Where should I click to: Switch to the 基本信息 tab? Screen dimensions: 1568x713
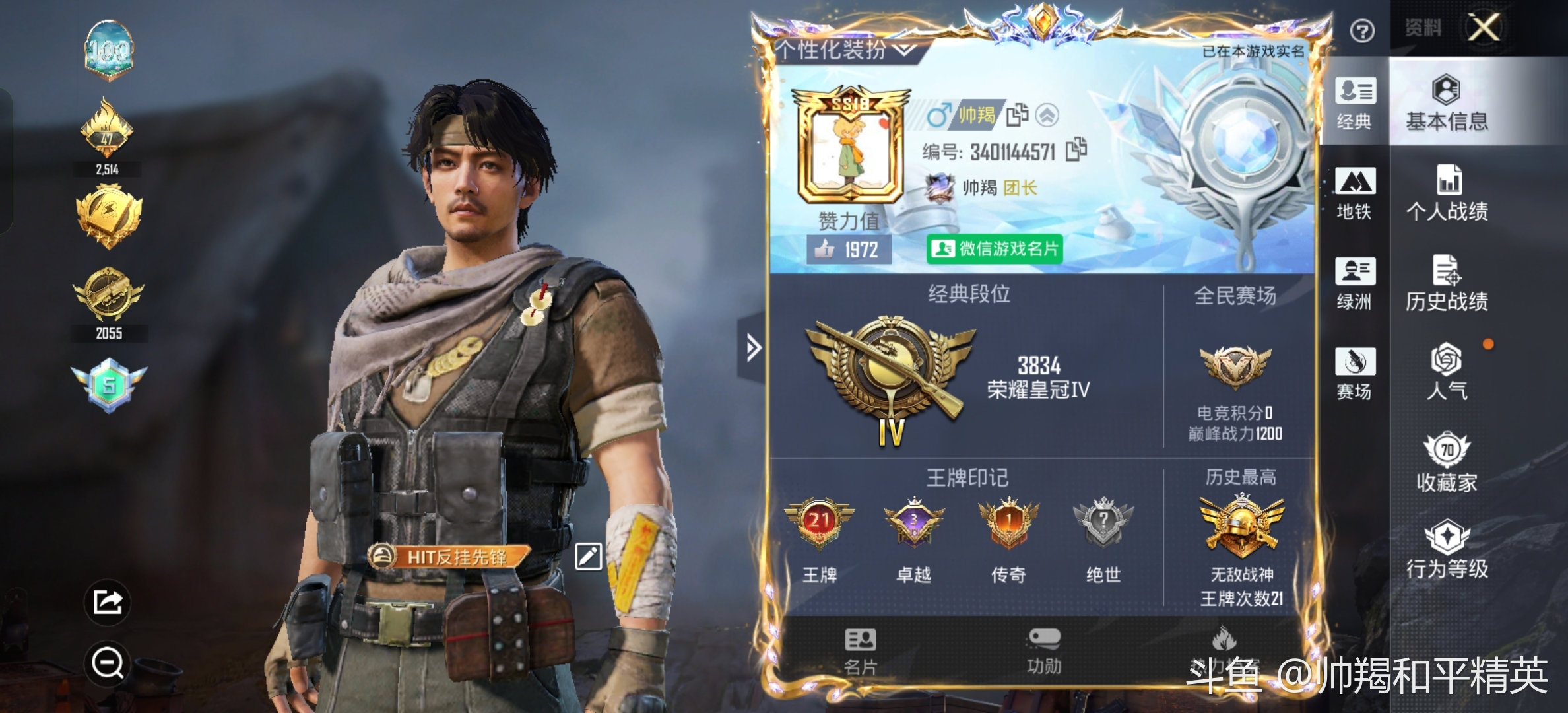[x=1447, y=103]
